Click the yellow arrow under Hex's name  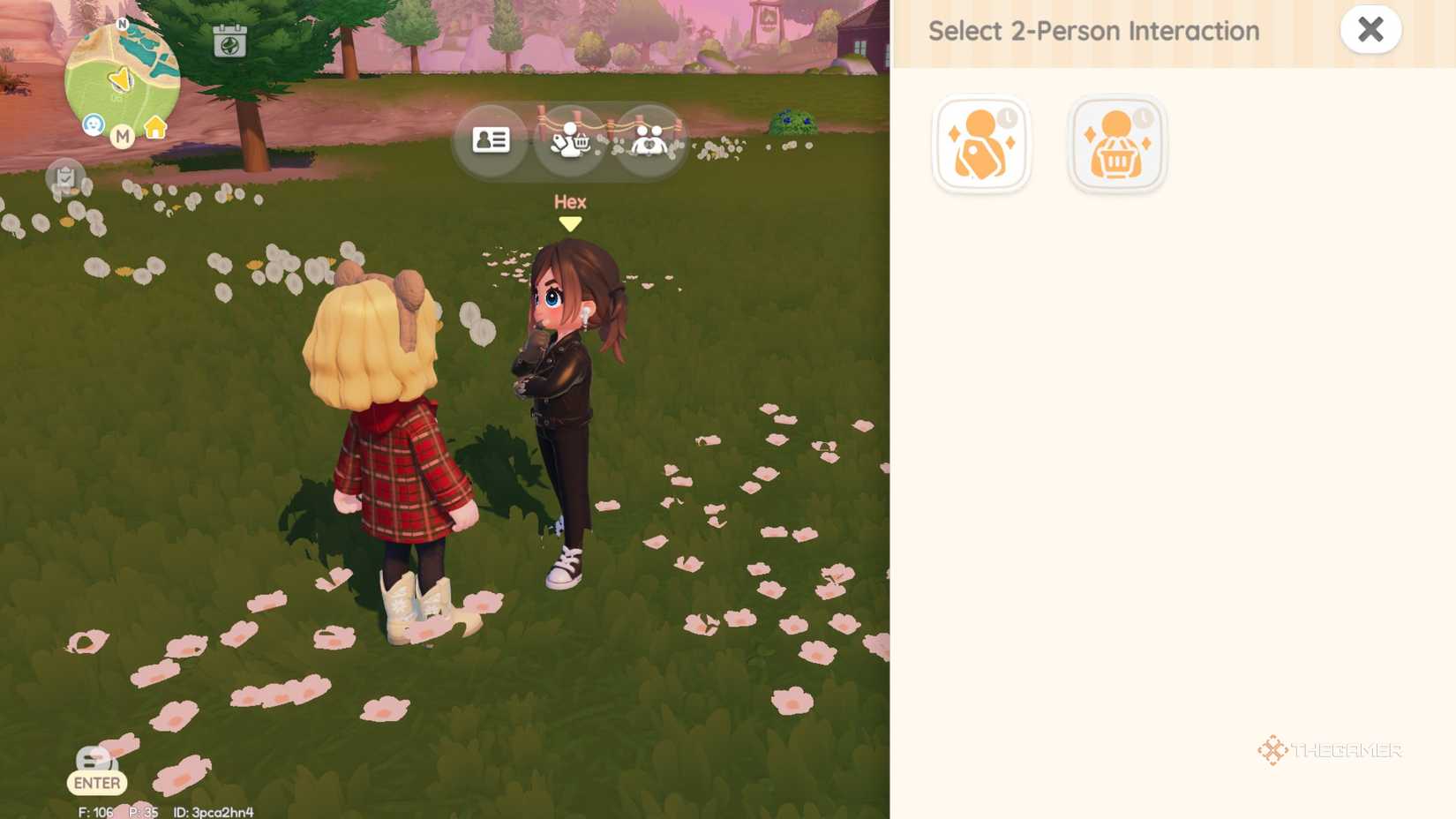coord(571,223)
